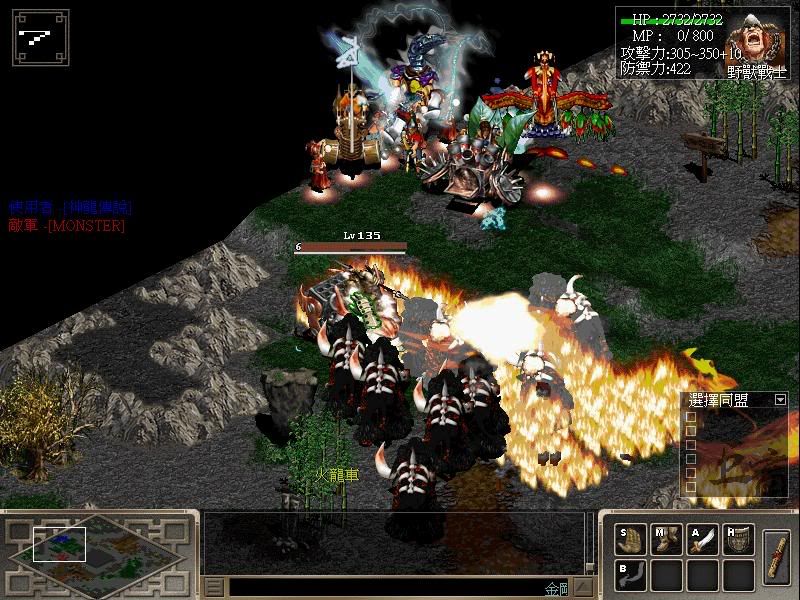Screen dimensions: 800x600
Task: Collapse the 選擇同盟 alliance dropdown arrow
Action: pos(780,400)
